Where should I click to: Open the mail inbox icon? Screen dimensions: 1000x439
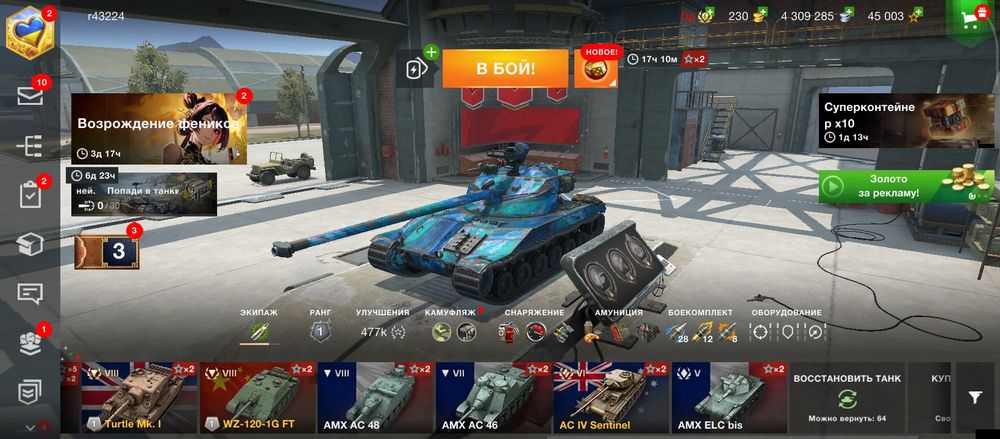[29, 96]
